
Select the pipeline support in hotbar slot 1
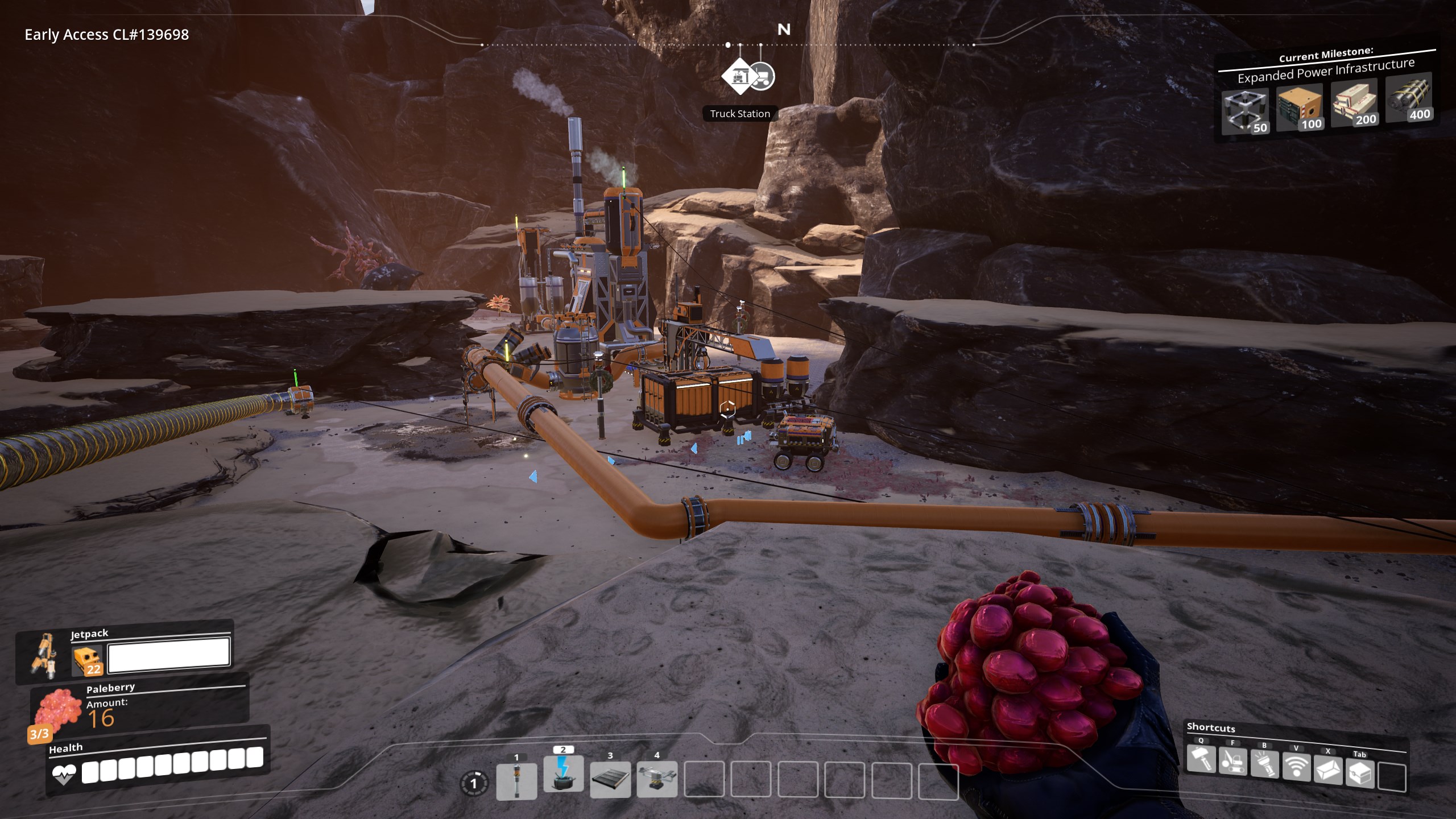pos(516,780)
